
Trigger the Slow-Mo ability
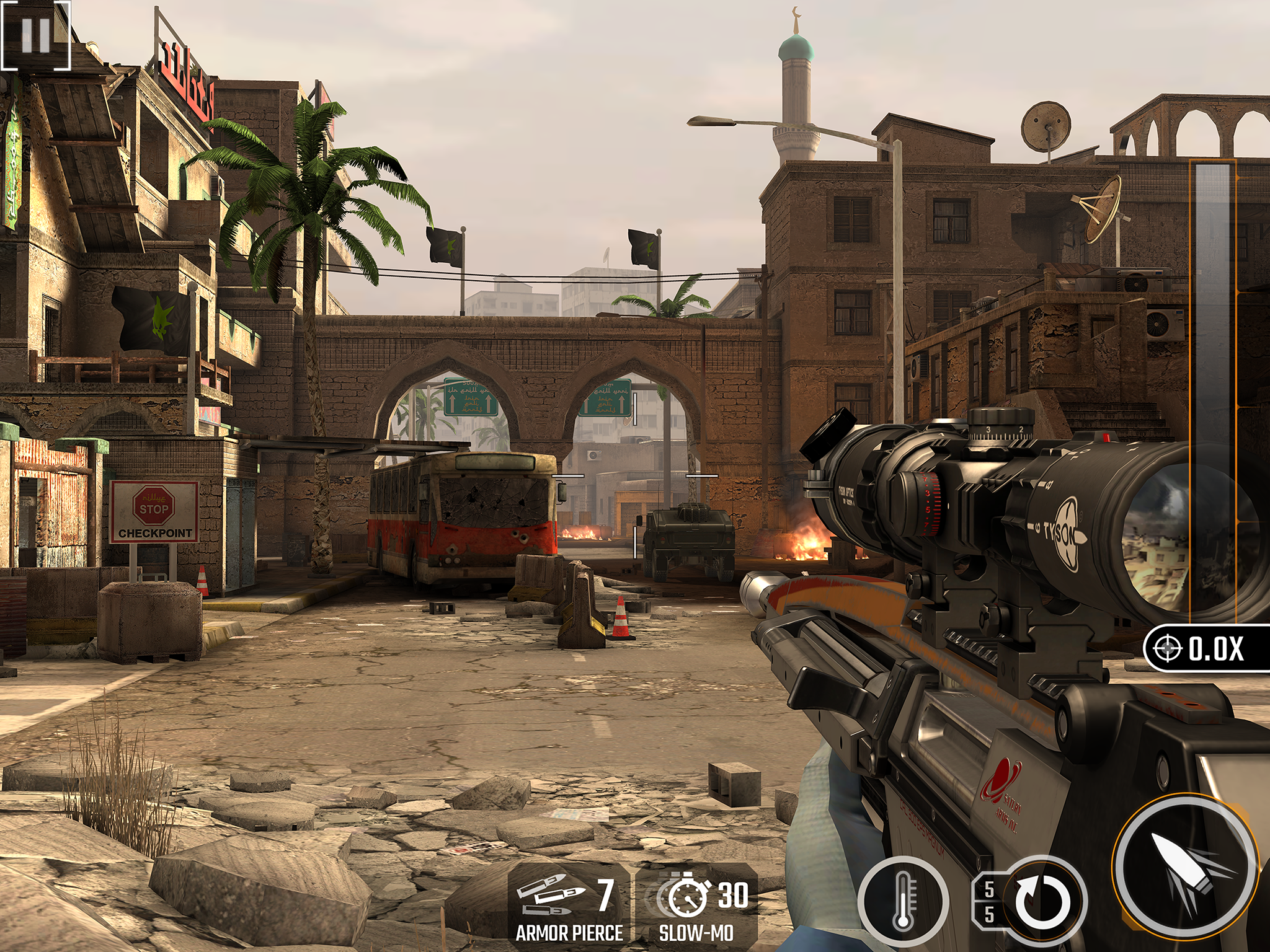tap(696, 906)
